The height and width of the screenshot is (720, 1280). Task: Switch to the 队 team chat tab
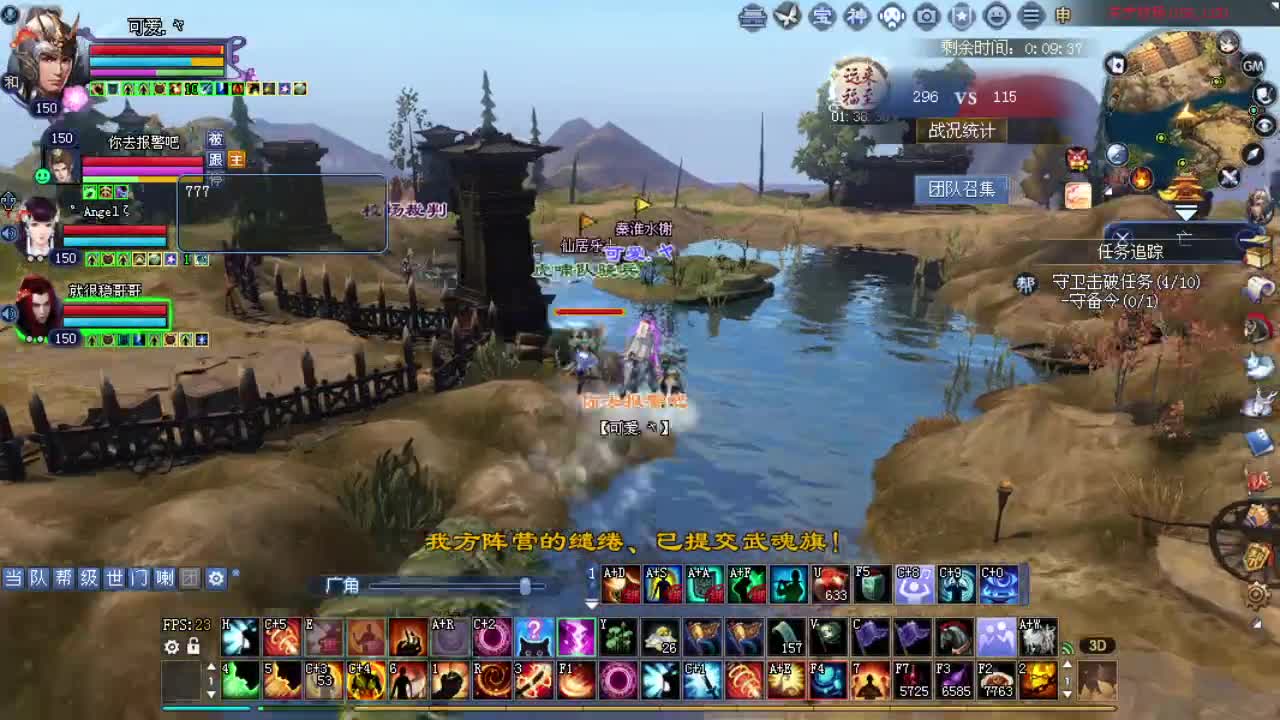click(x=40, y=578)
